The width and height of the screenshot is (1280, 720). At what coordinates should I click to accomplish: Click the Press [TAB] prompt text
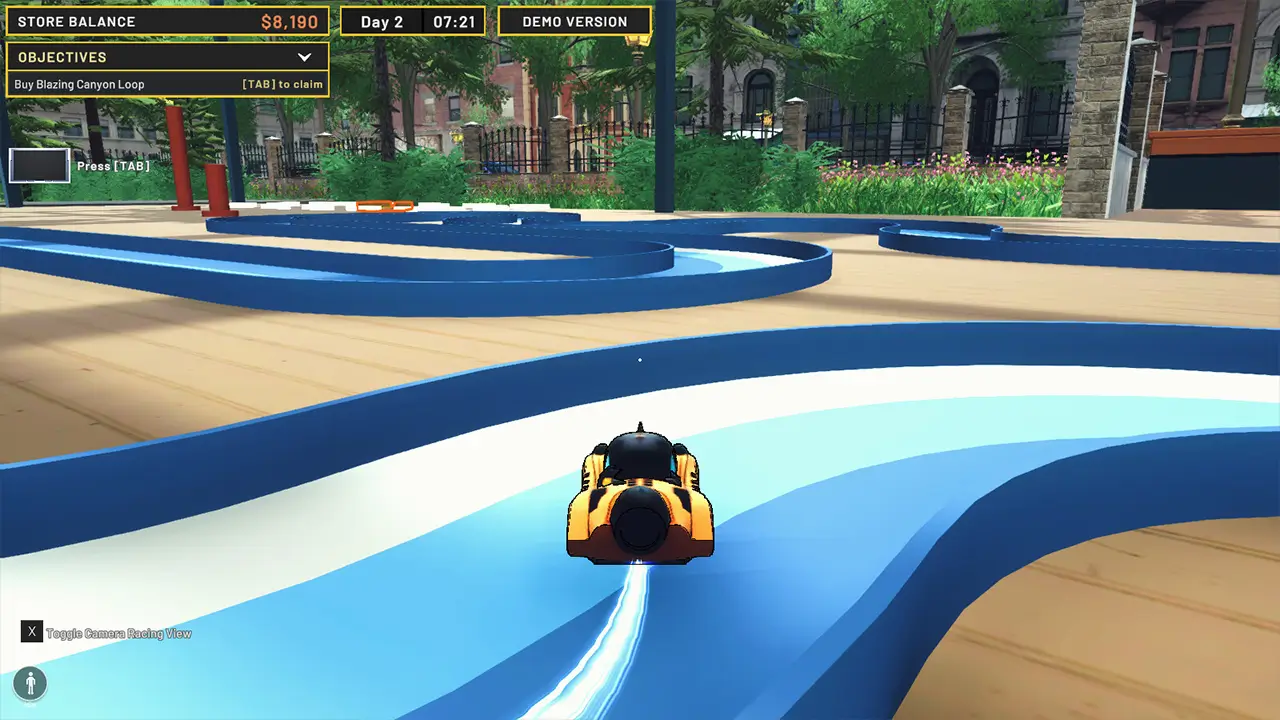pyautogui.click(x=115, y=166)
